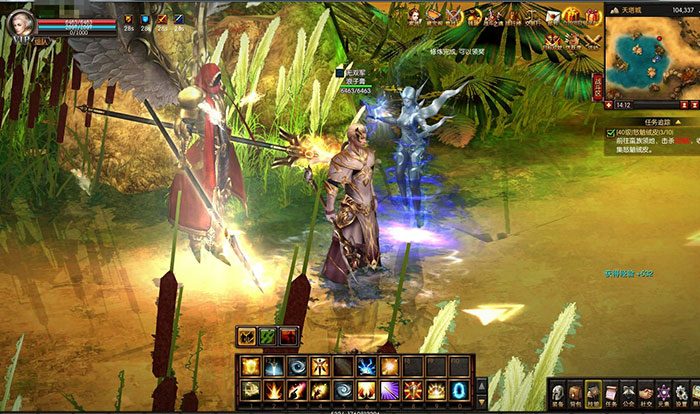Open the 设置 settings gear menu button
The image size is (700, 414).
click(684, 394)
